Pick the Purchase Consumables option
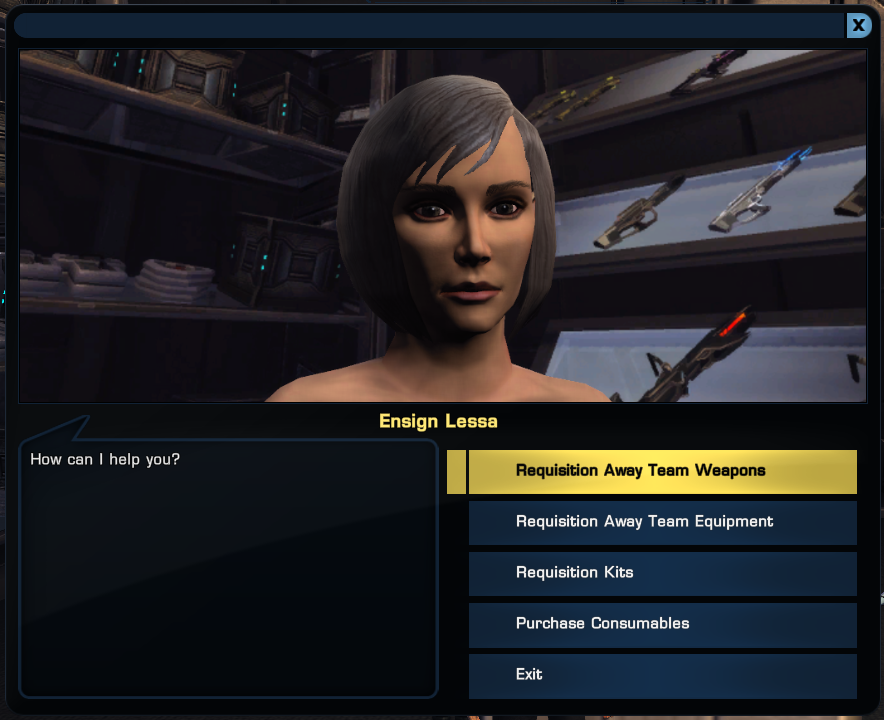This screenshot has width=884, height=720. pos(662,624)
